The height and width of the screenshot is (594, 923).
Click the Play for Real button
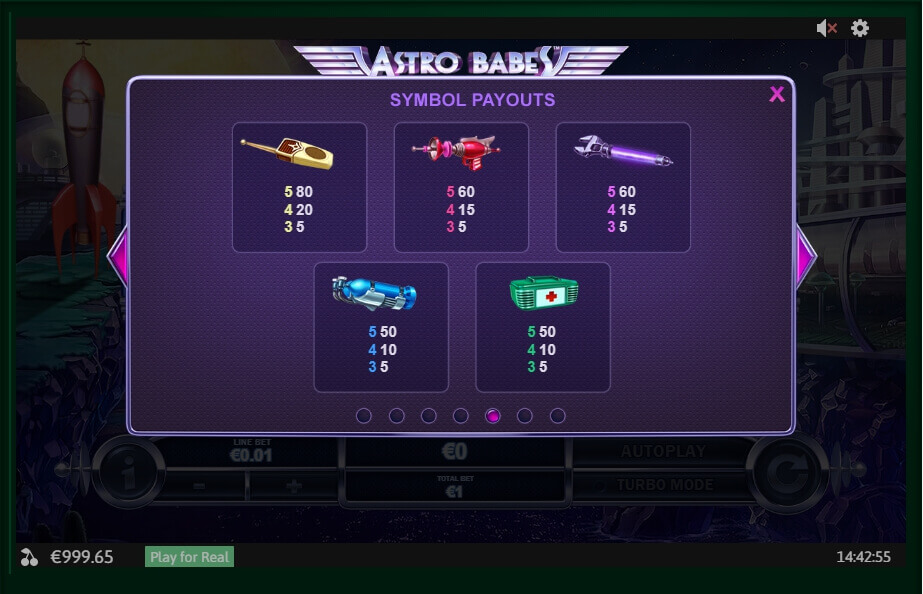(190, 557)
